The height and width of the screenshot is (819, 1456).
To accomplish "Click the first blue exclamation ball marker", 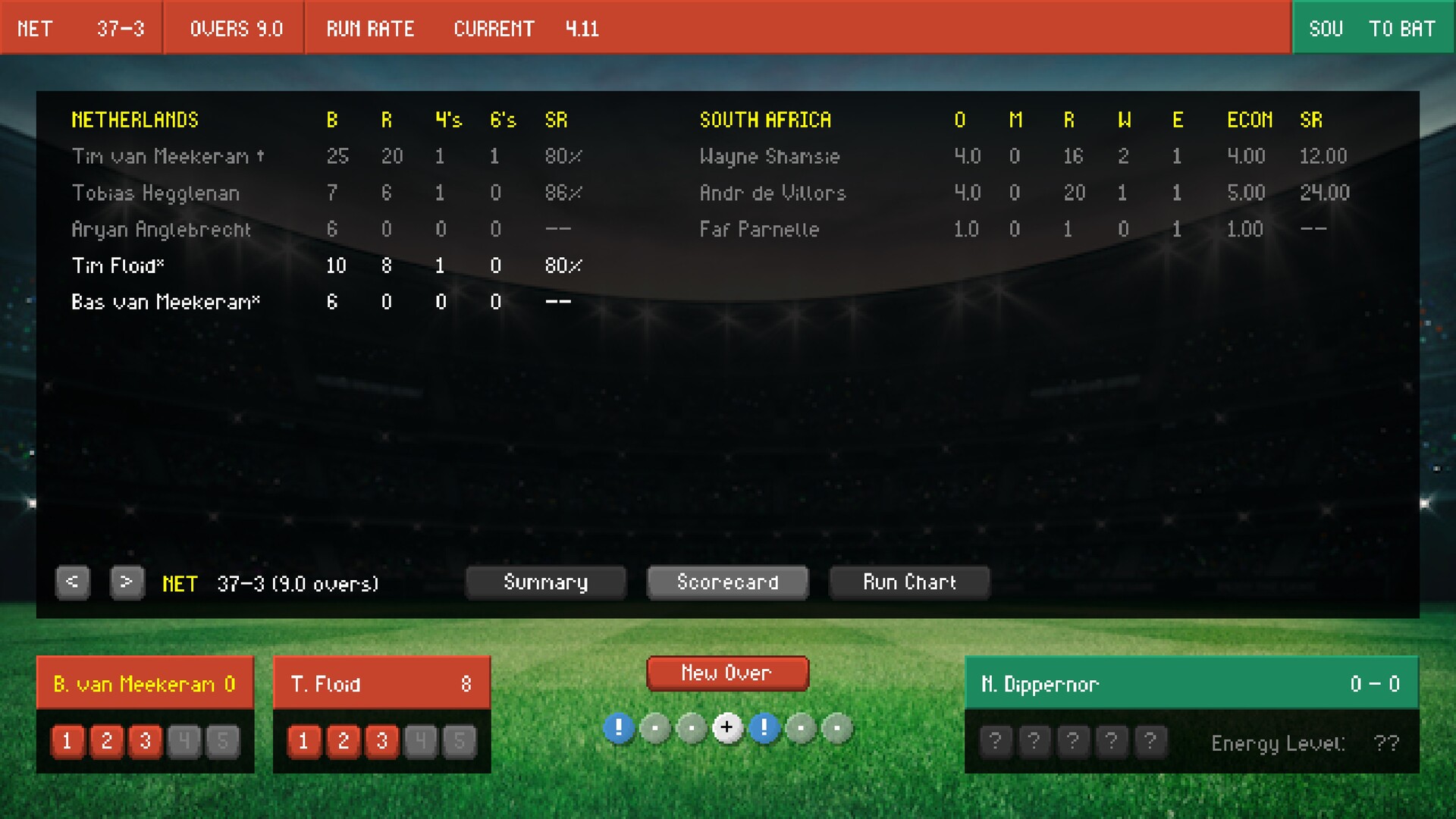I will point(620,728).
